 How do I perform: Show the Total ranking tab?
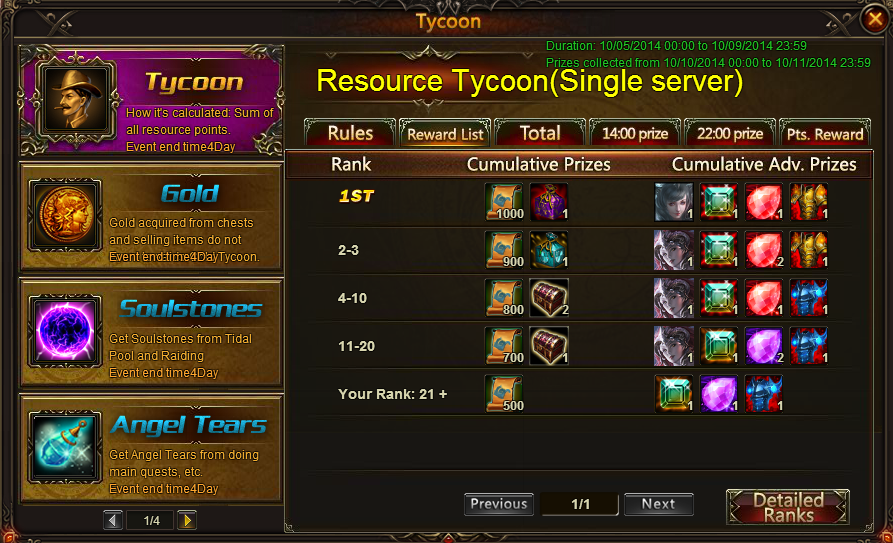point(539,133)
